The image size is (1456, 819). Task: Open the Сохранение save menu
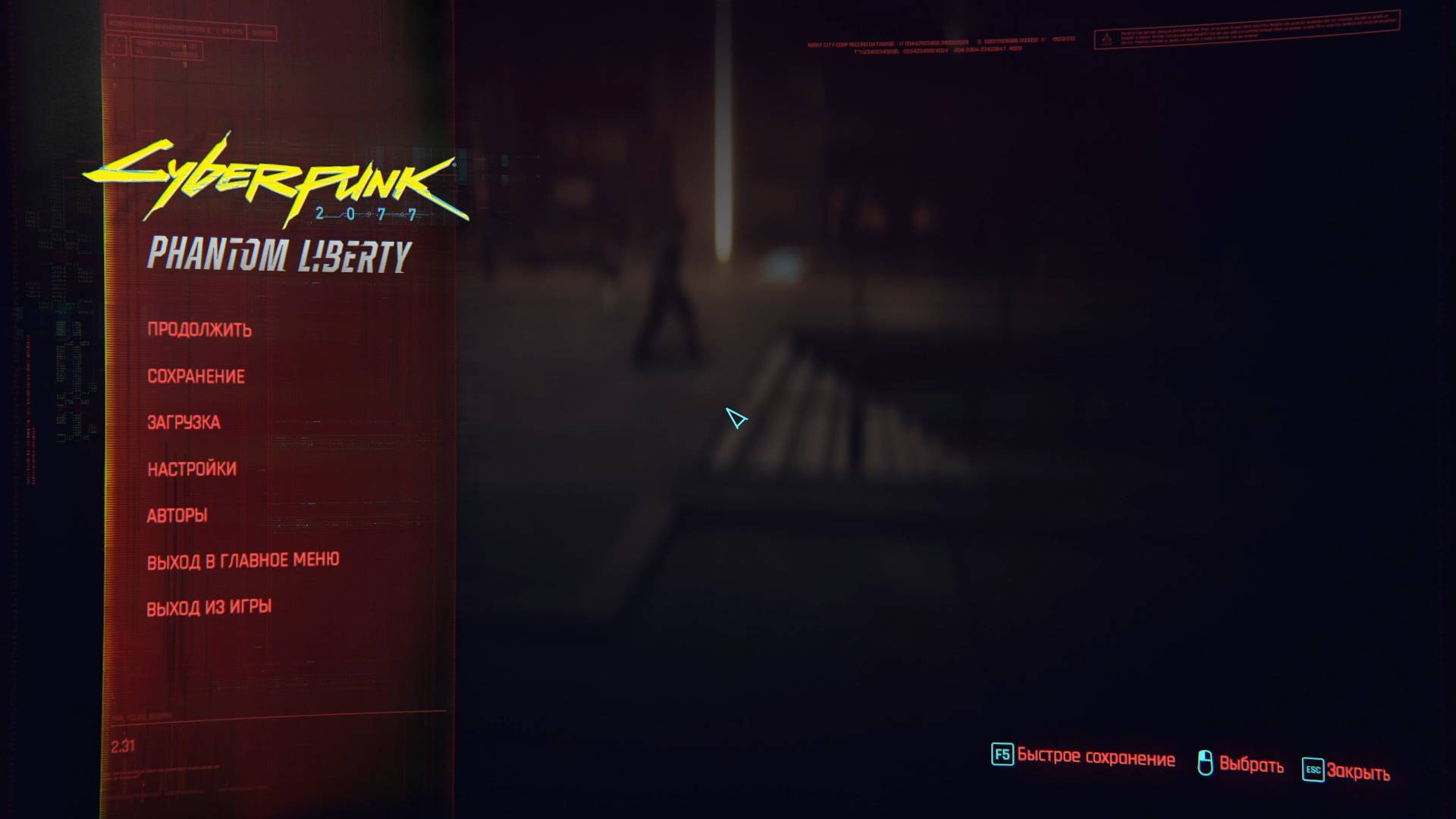pos(196,375)
